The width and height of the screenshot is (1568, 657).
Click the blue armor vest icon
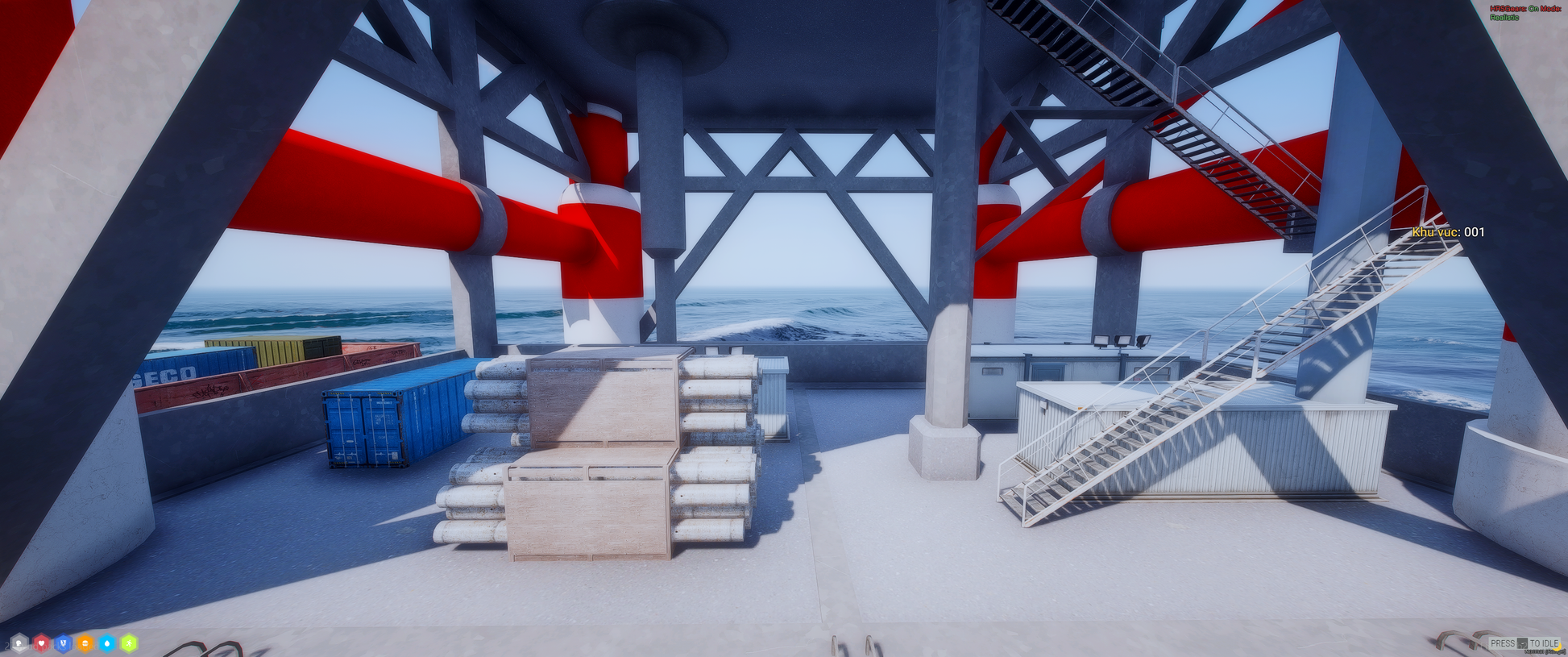pyautogui.click(x=63, y=643)
